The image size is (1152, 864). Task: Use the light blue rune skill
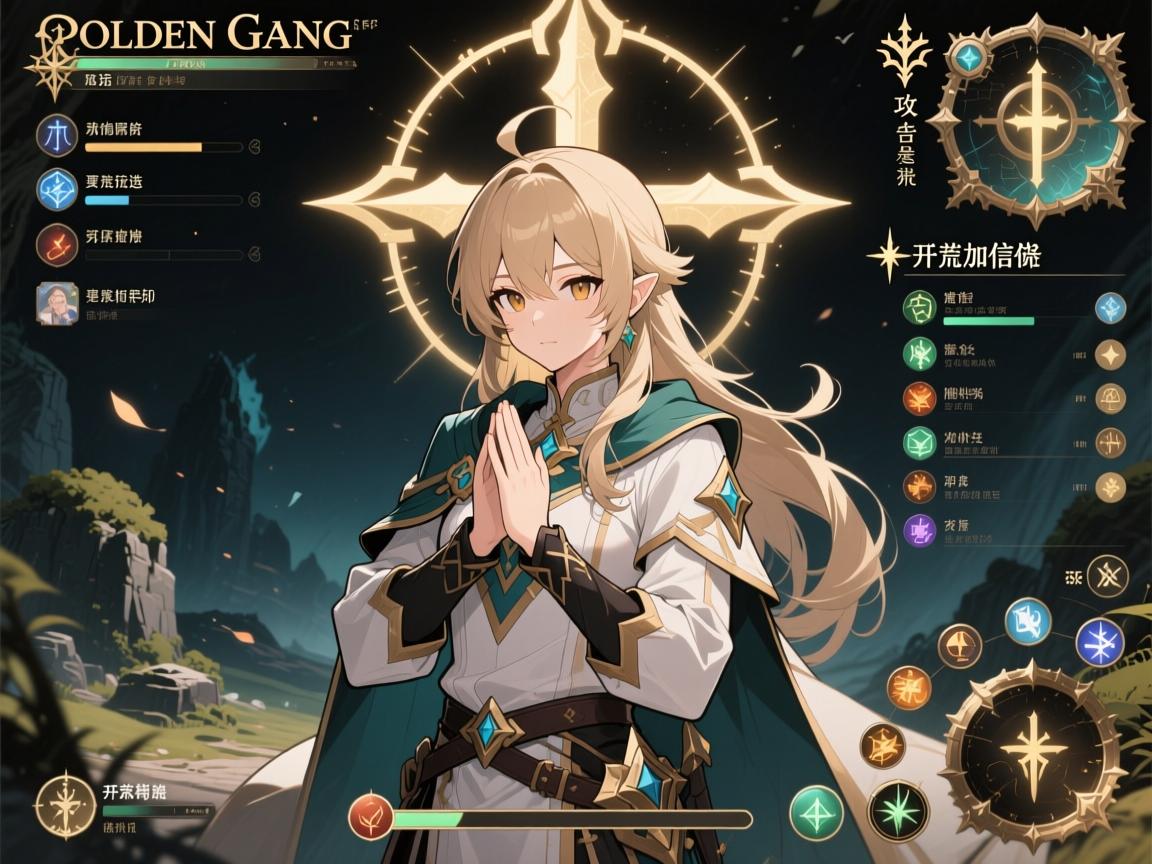pyautogui.click(x=1028, y=620)
